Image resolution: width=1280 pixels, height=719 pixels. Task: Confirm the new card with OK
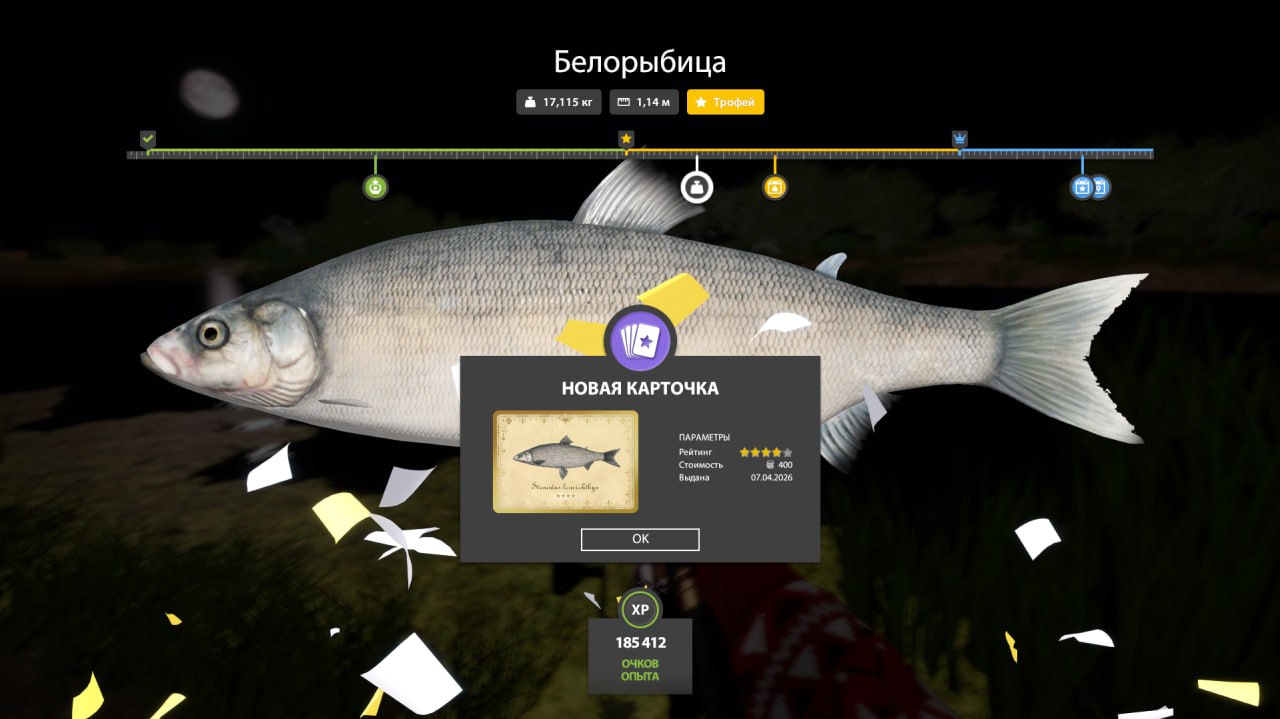click(x=640, y=539)
